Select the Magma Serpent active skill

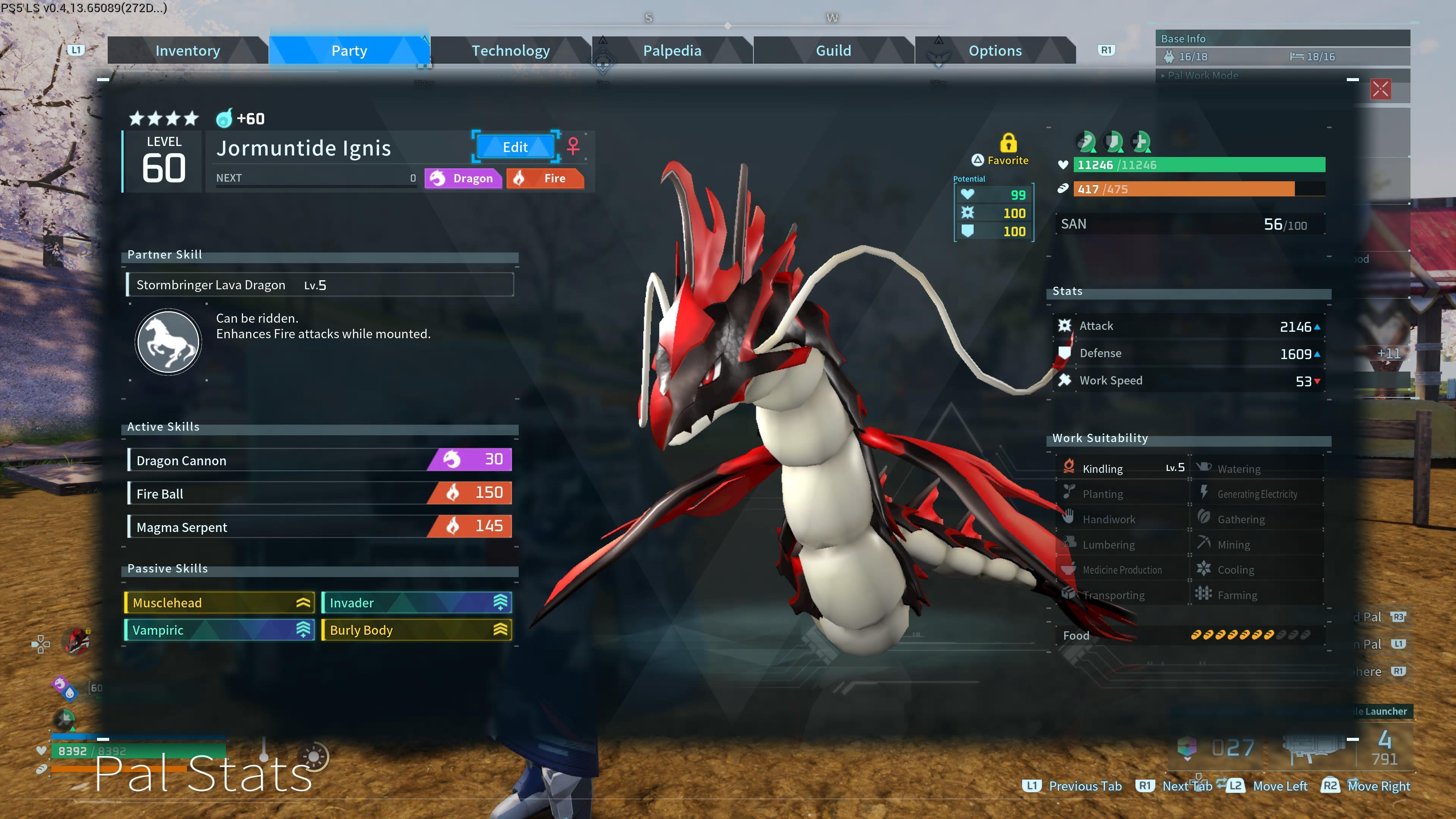(x=319, y=527)
